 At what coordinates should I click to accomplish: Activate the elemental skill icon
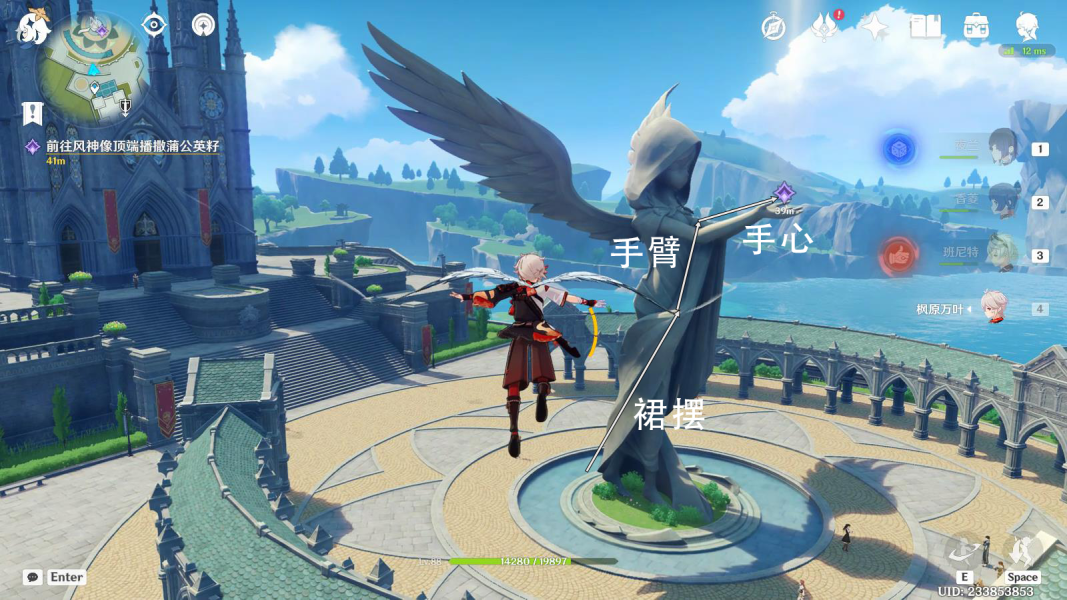click(x=965, y=551)
